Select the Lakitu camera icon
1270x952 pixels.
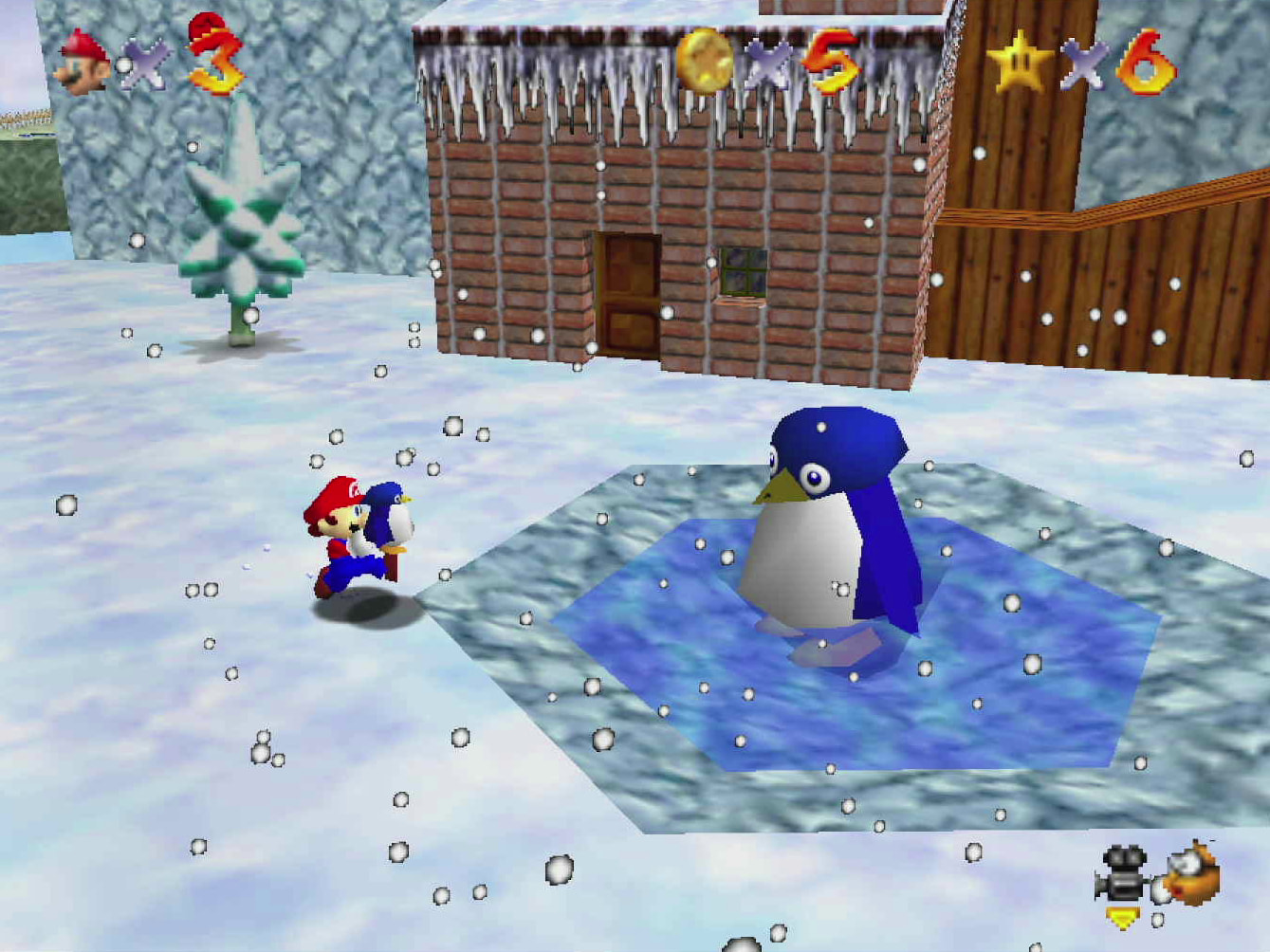1192,873
